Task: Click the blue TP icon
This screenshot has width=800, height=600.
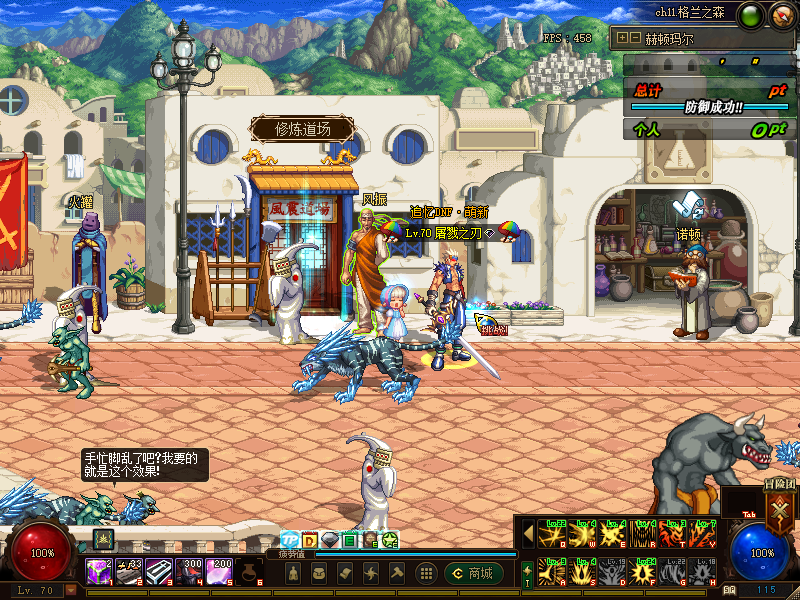Action: 290,540
